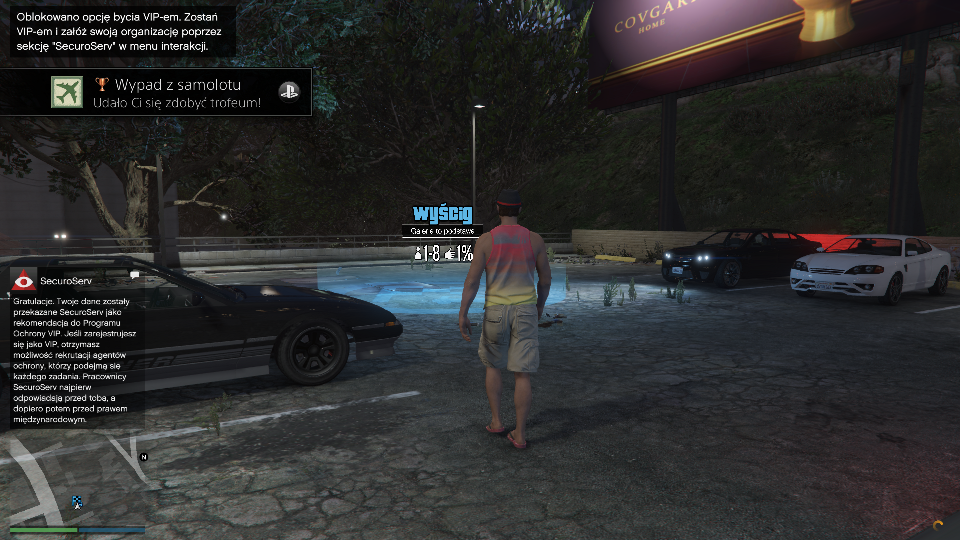Click the SecuroServ eye logo icon
Screen dimensions: 960x540
pos(24,281)
